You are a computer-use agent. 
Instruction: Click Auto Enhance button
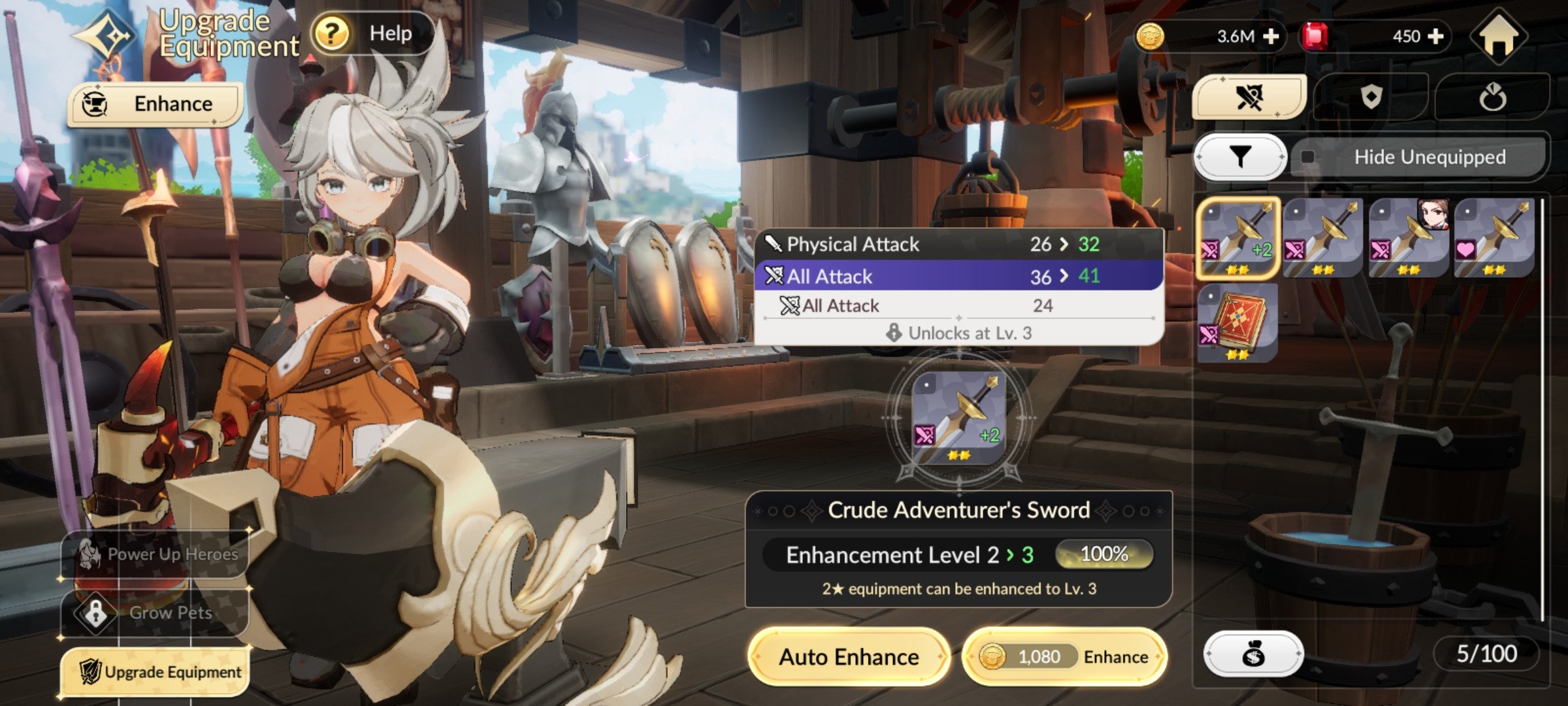849,656
